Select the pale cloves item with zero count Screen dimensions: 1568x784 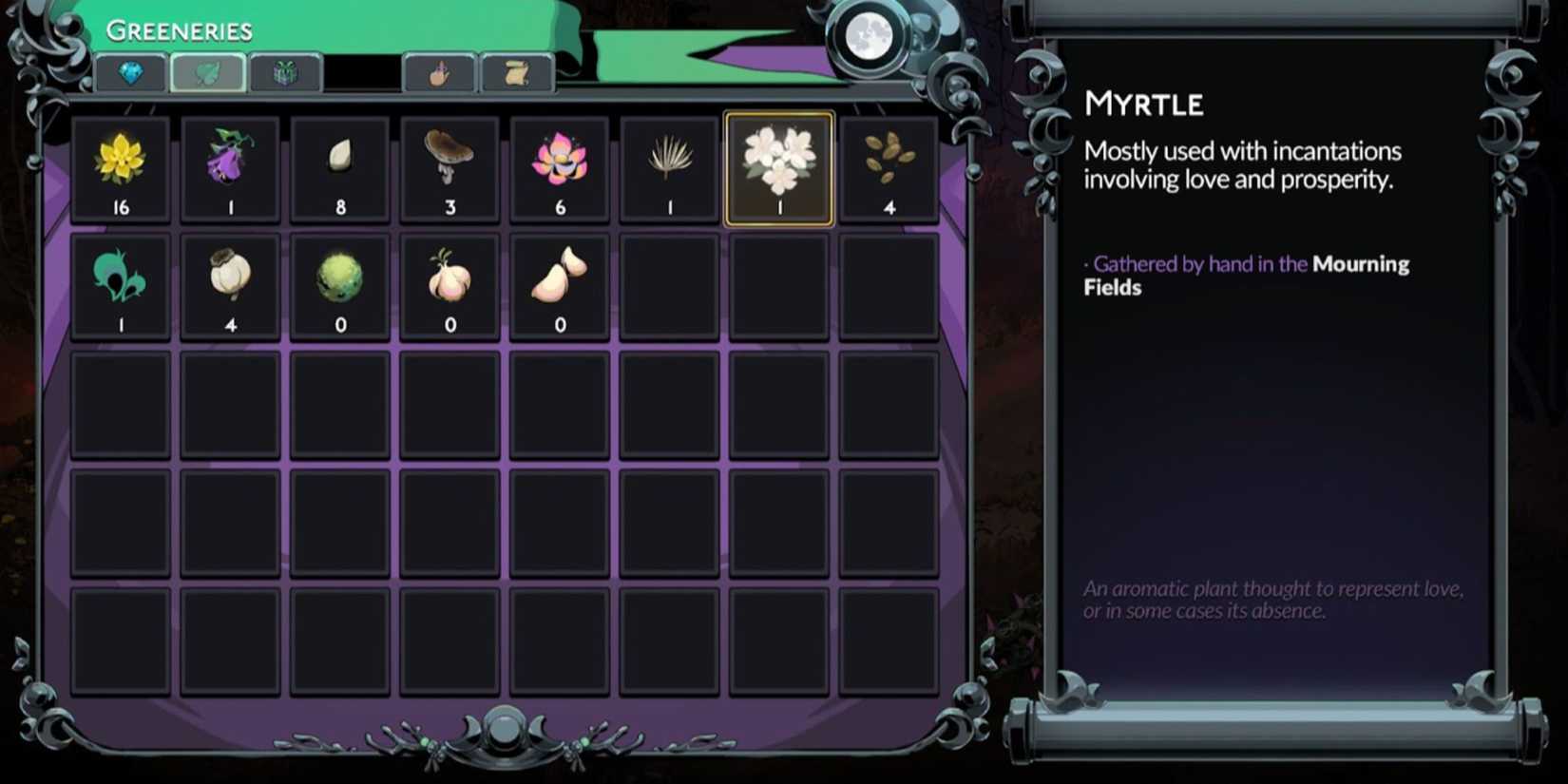(560, 280)
